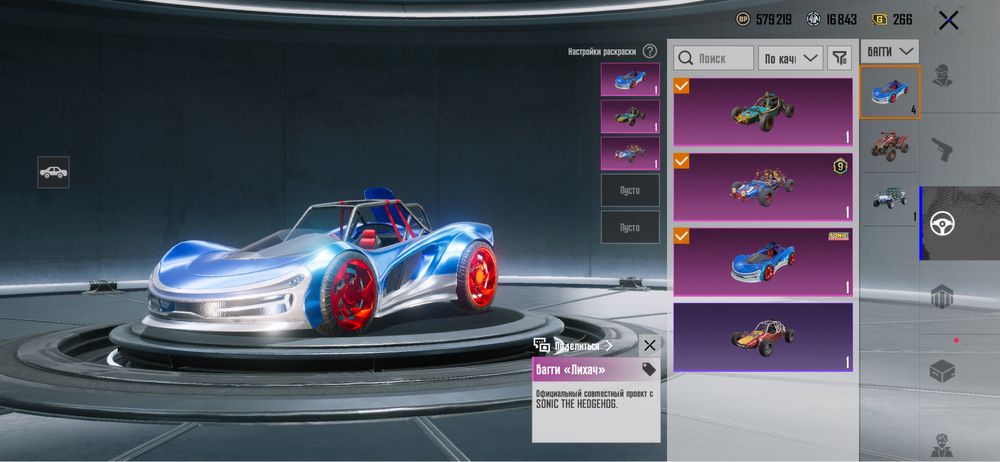Switch to the character outfit tab
The image size is (1000, 462).
pos(942,76)
